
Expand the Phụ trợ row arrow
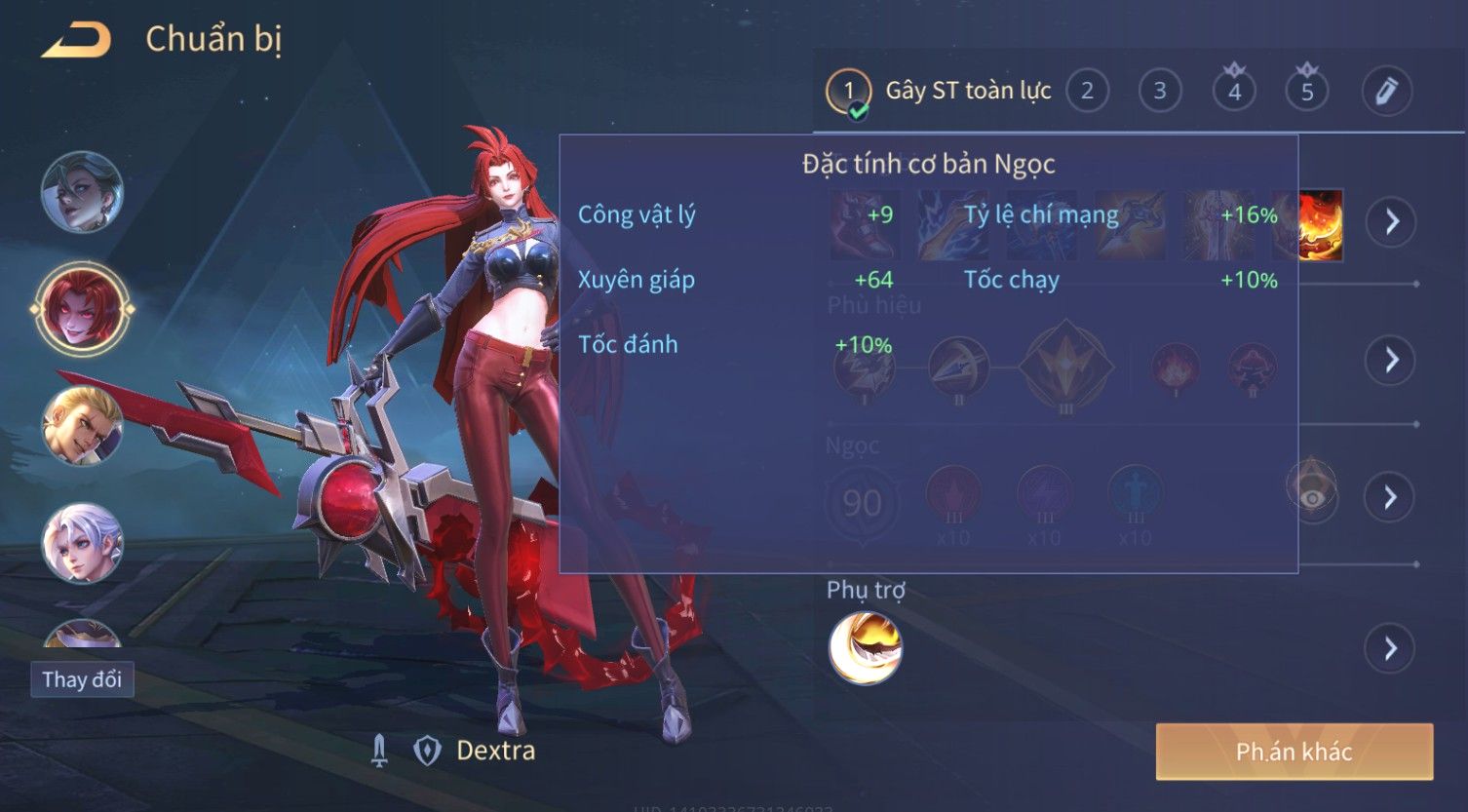coord(1391,648)
